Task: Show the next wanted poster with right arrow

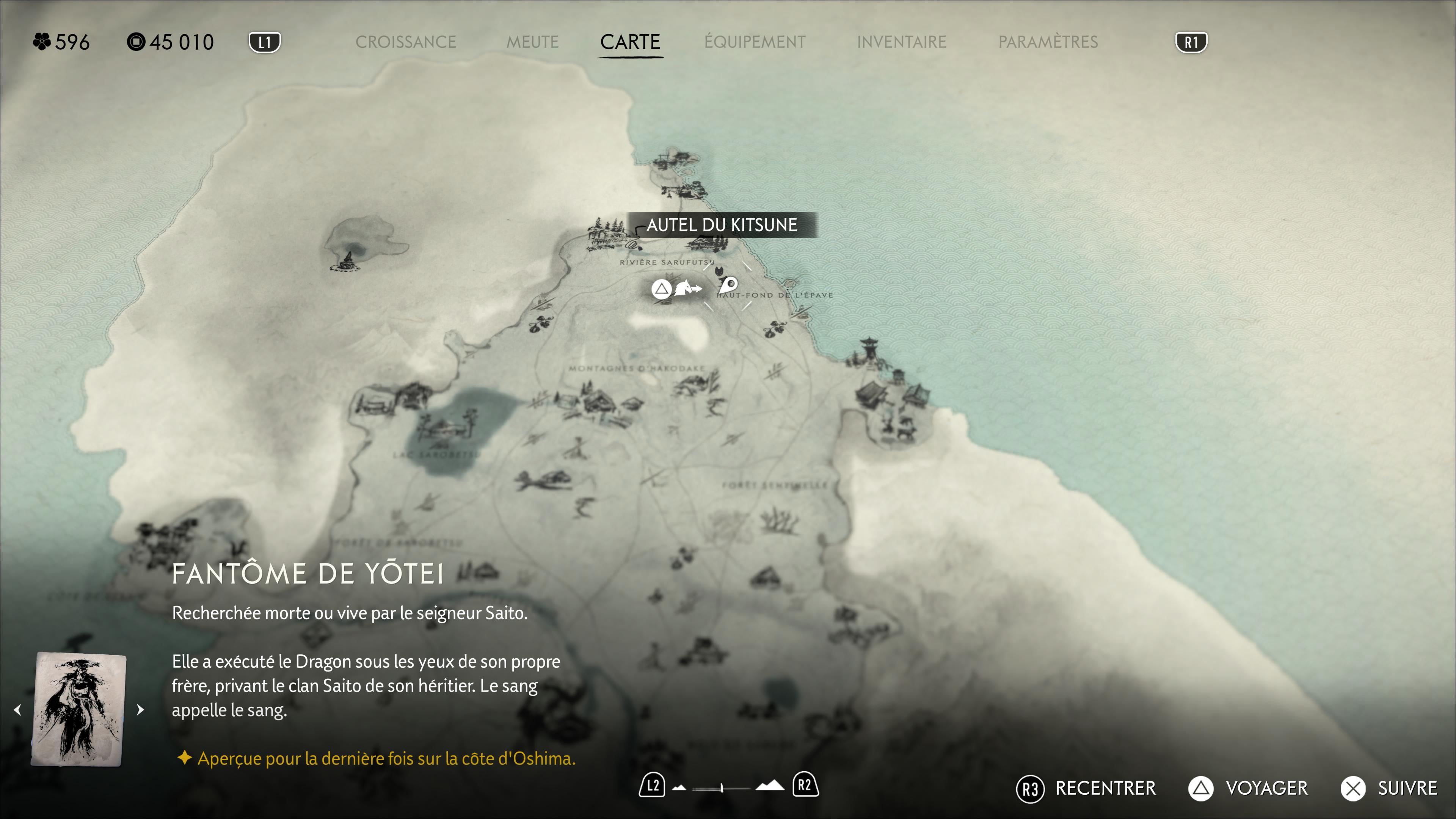Action: 140,709
